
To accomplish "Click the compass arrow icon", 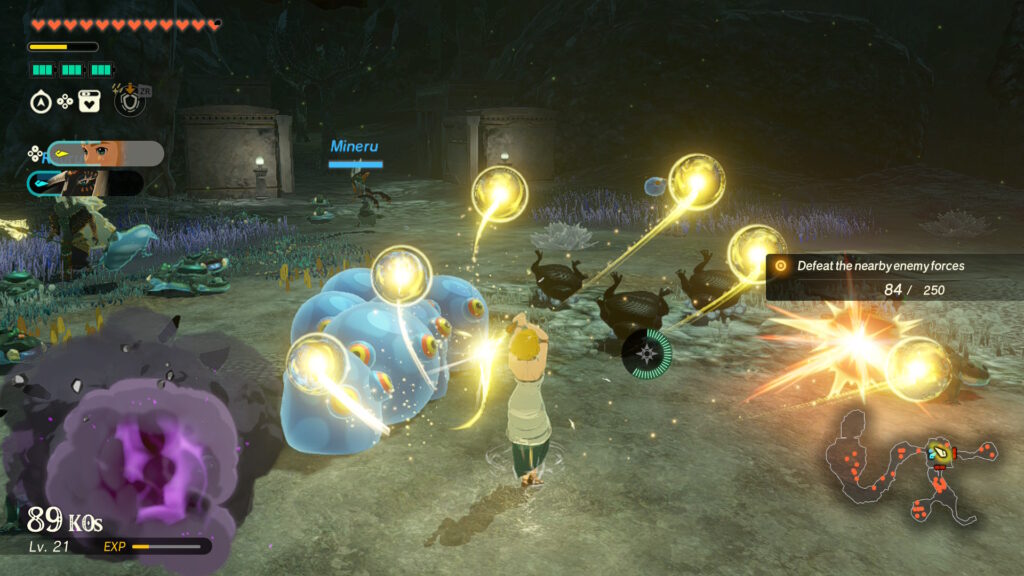I will [41, 101].
